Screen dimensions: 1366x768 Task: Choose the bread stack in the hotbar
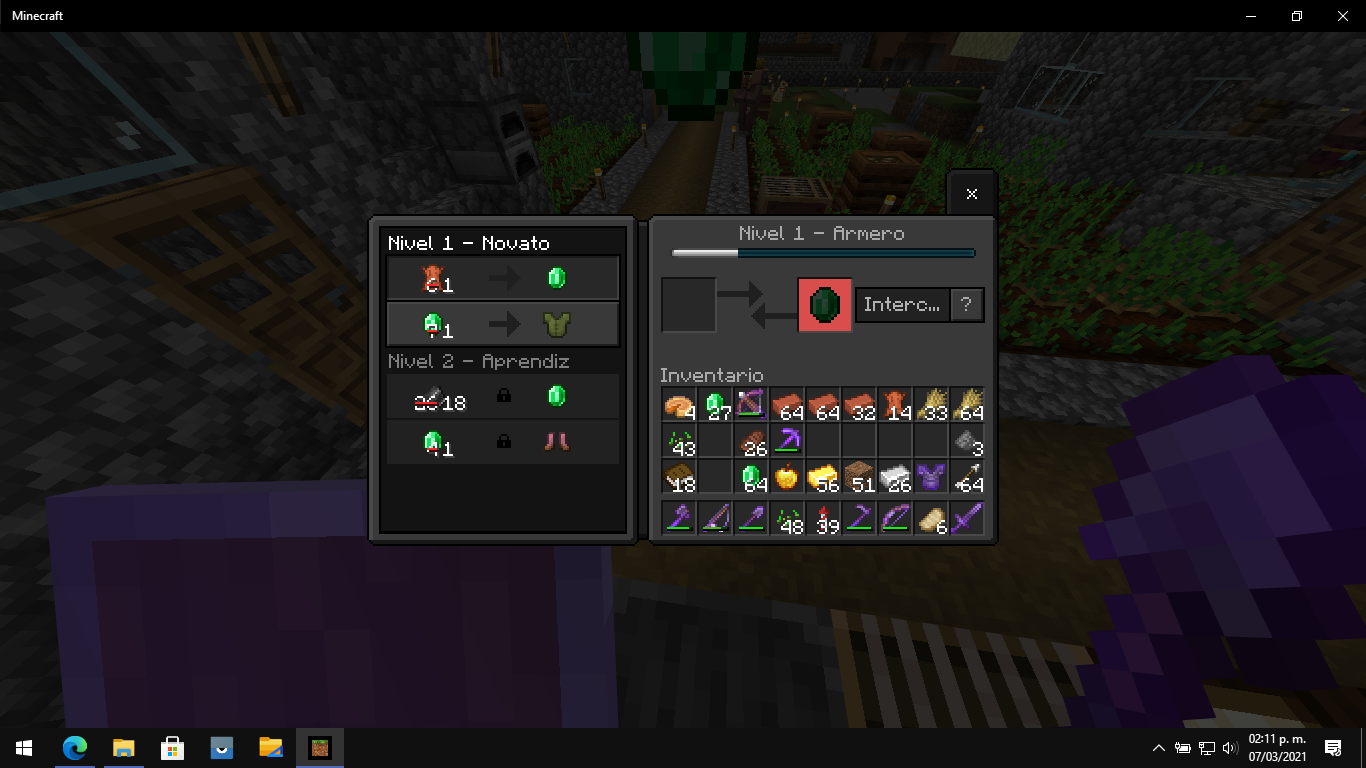pos(931,519)
